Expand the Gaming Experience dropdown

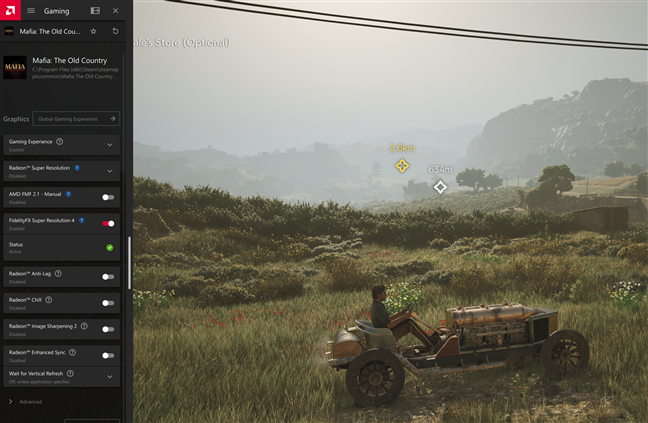109,144
